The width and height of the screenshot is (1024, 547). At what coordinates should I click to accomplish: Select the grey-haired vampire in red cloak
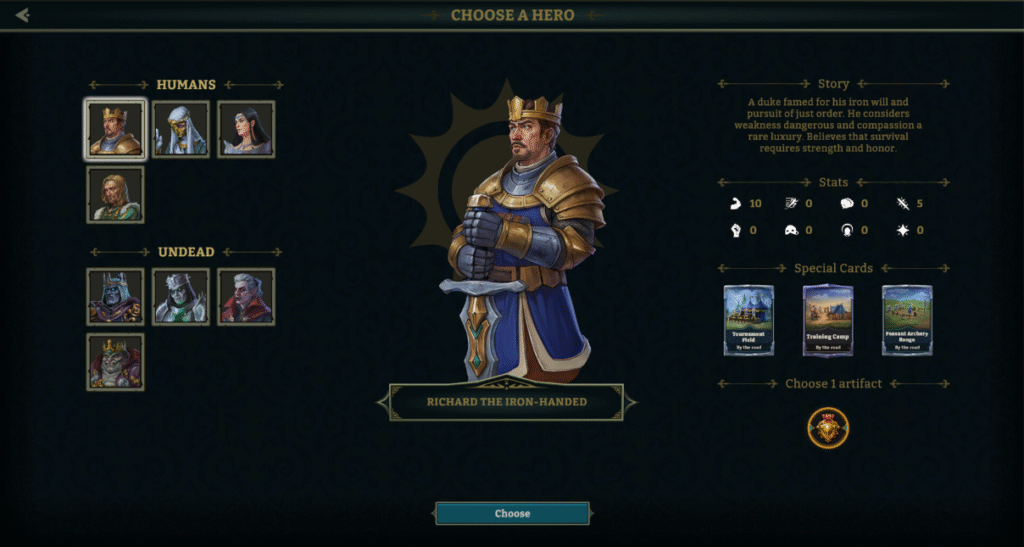click(x=246, y=296)
